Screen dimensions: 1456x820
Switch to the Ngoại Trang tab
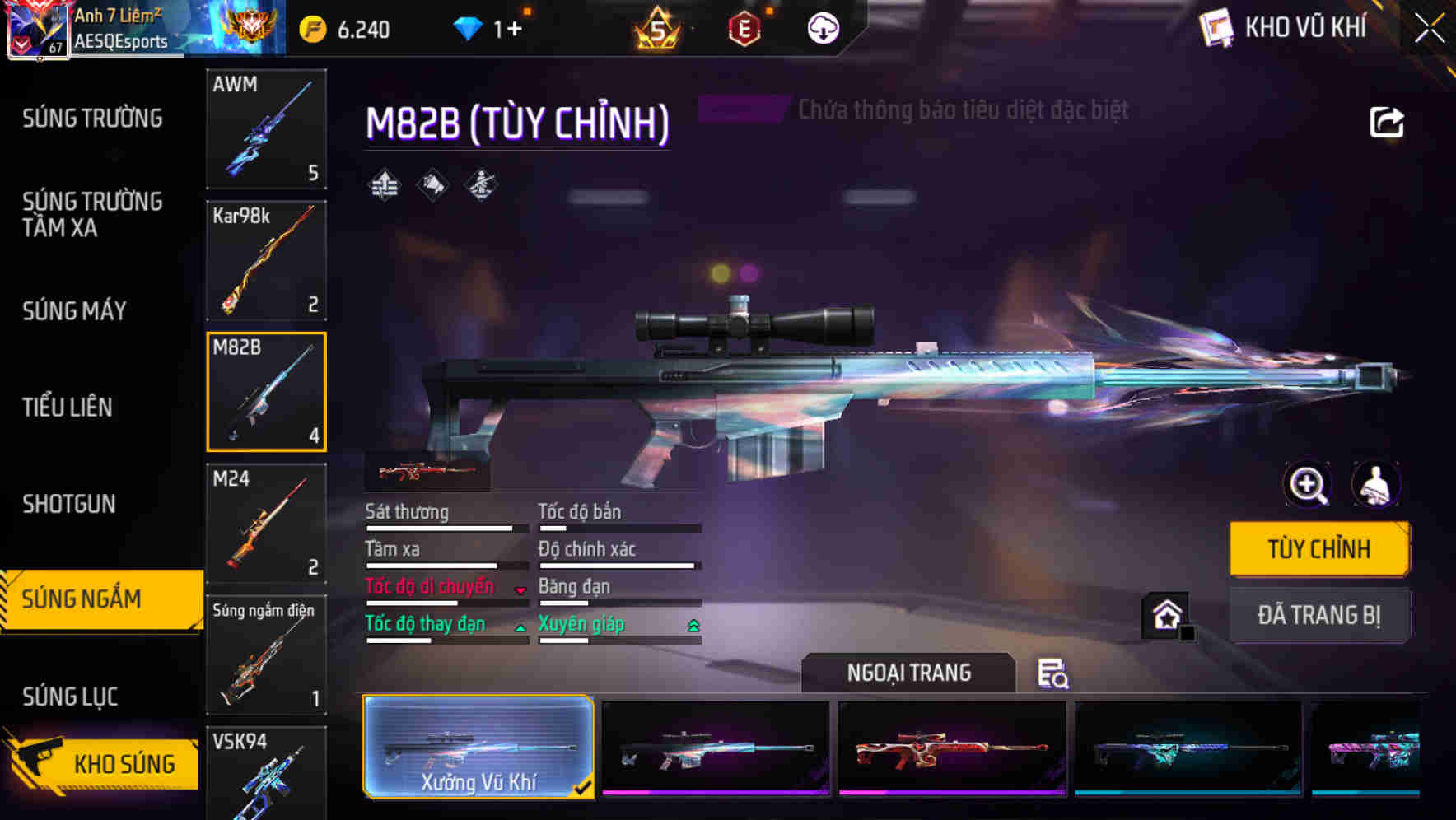[x=908, y=672]
